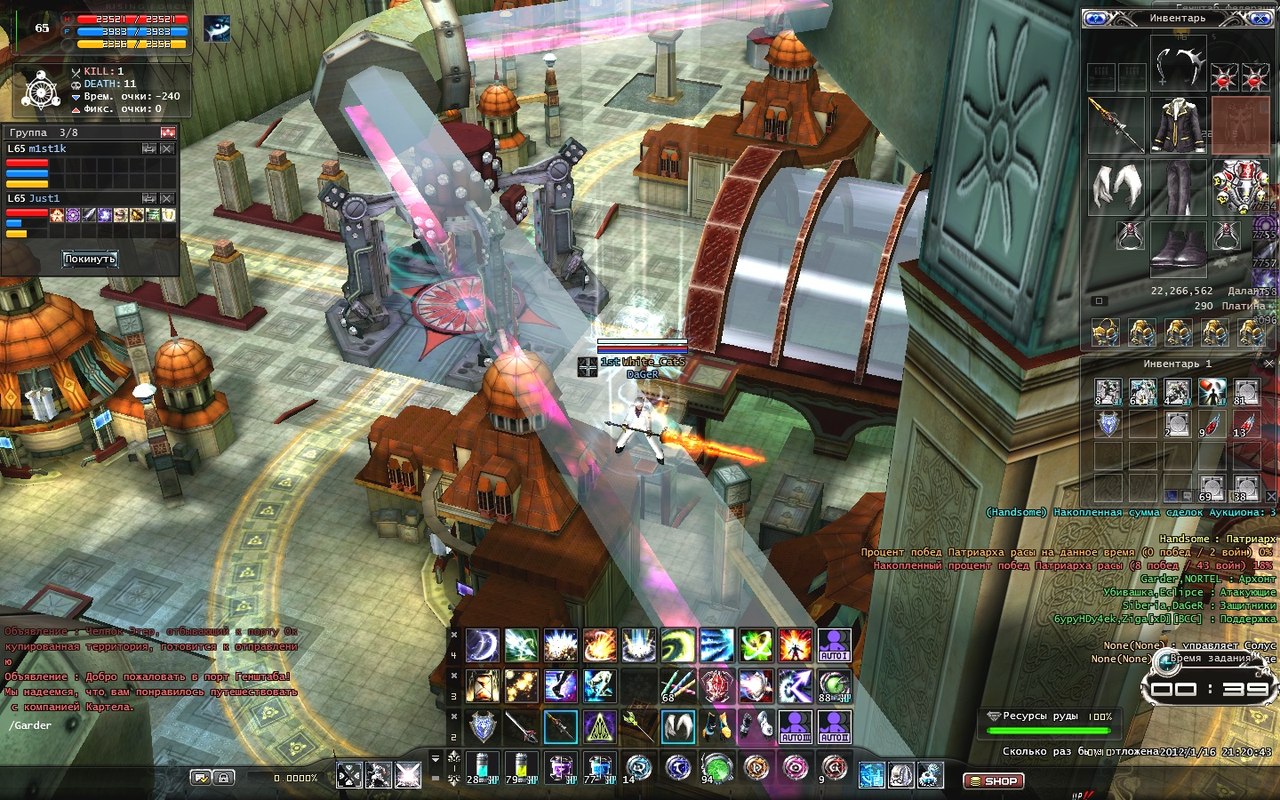
Task: Open the SHOP button
Action: click(992, 781)
